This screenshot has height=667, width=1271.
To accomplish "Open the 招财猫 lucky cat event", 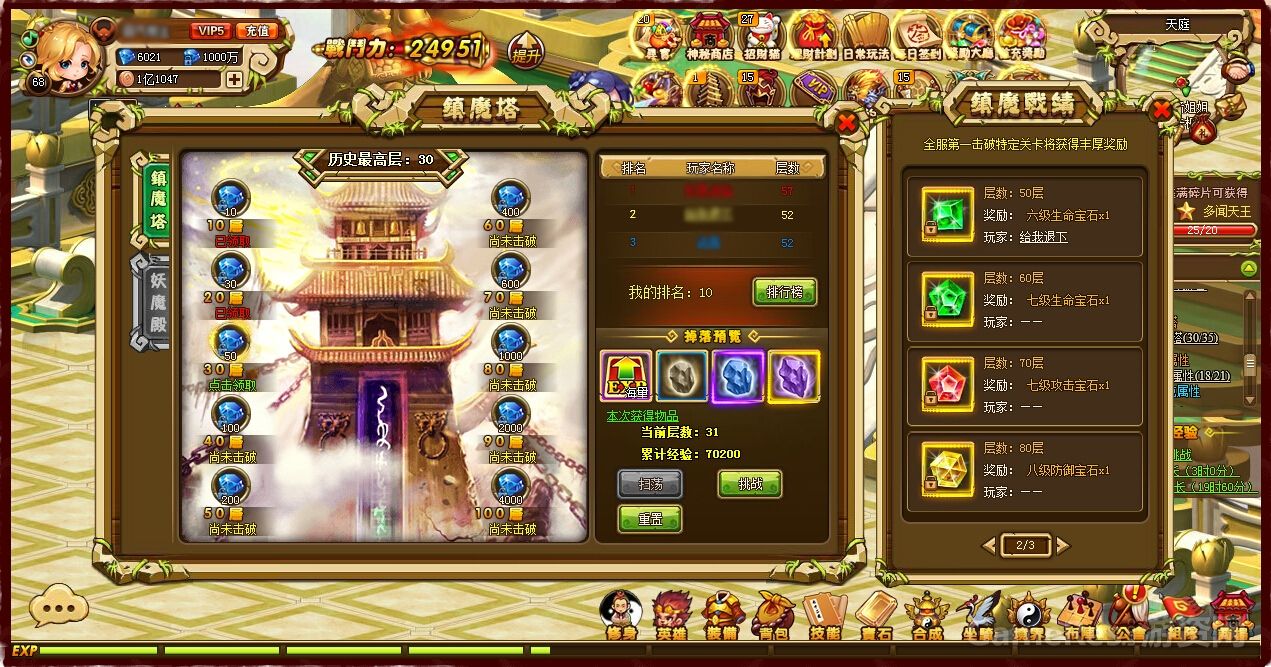I will (761, 37).
